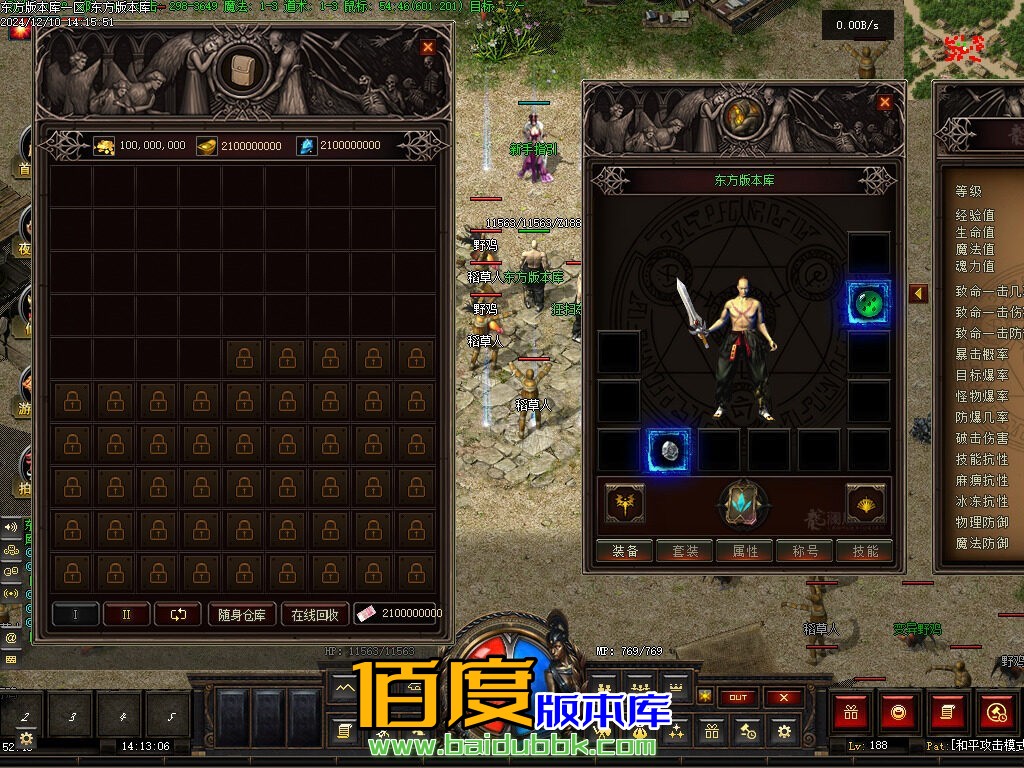Select the equipped silver stone slot
This screenshot has width=1024, height=768.
(x=668, y=450)
